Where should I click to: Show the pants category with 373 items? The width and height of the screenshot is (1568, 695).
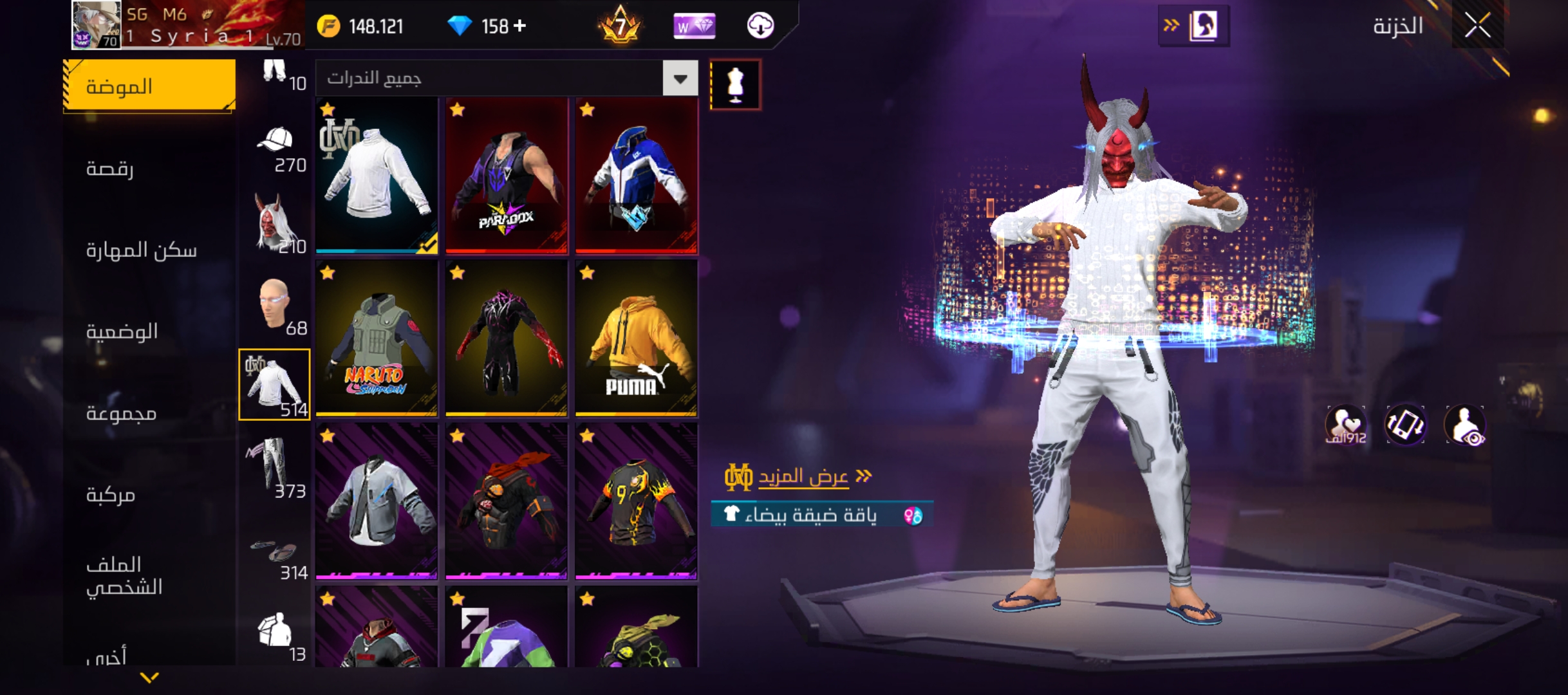pos(275,467)
